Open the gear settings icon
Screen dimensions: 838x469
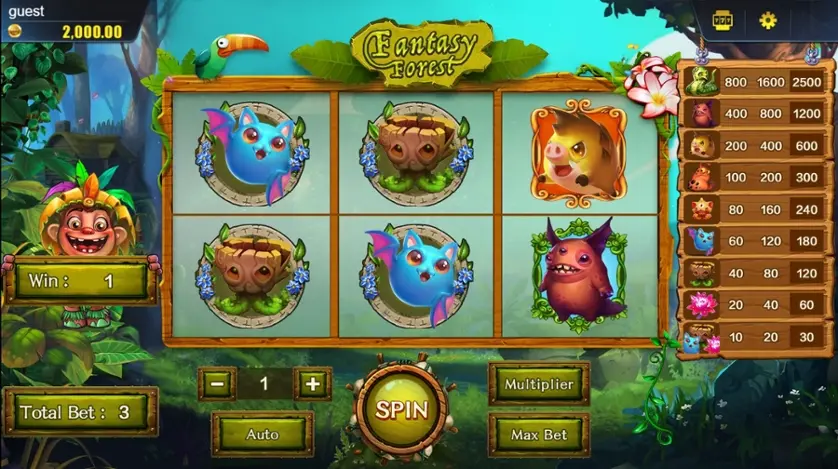[768, 20]
